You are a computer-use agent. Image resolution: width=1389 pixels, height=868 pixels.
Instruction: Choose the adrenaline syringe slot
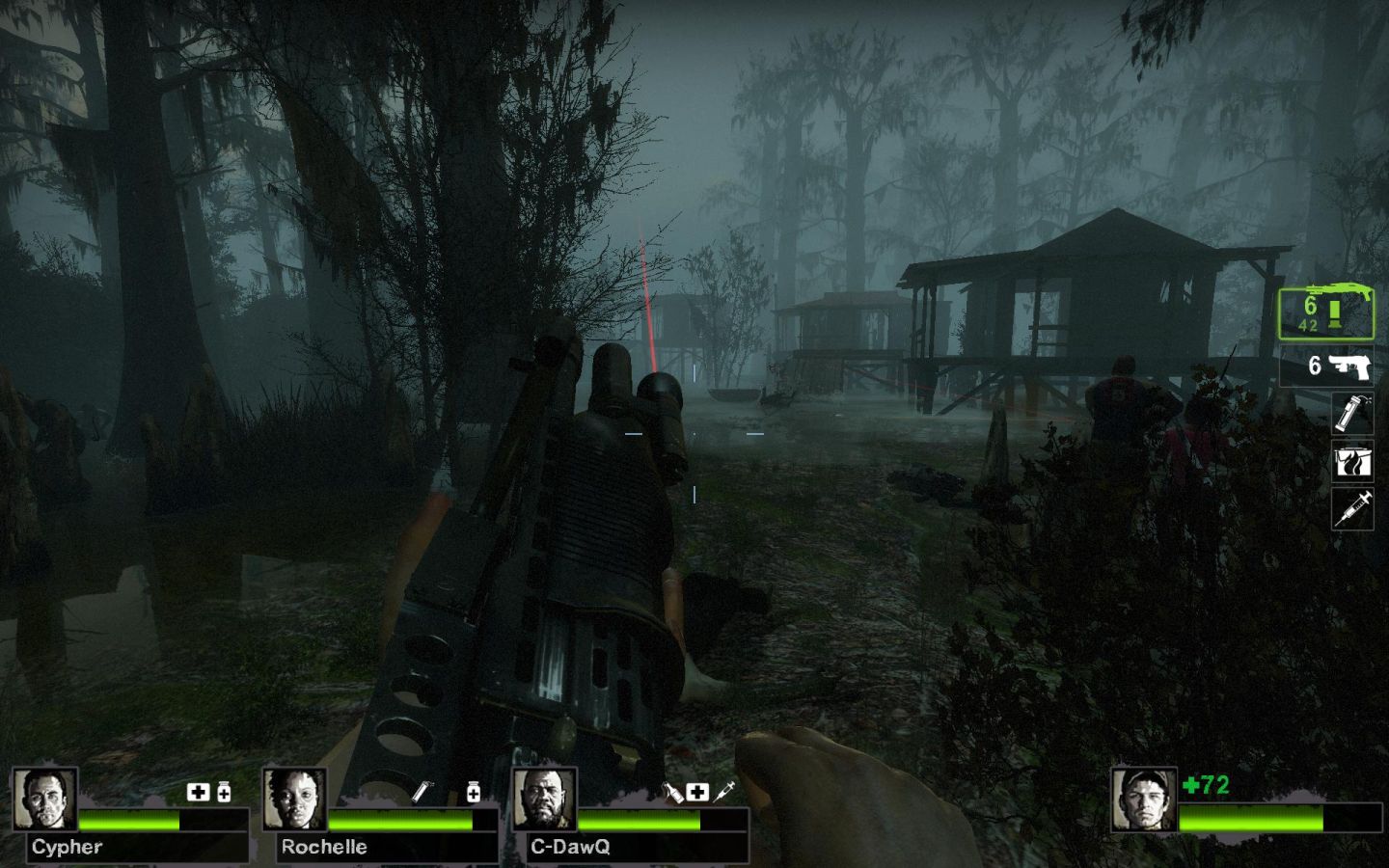(1352, 507)
